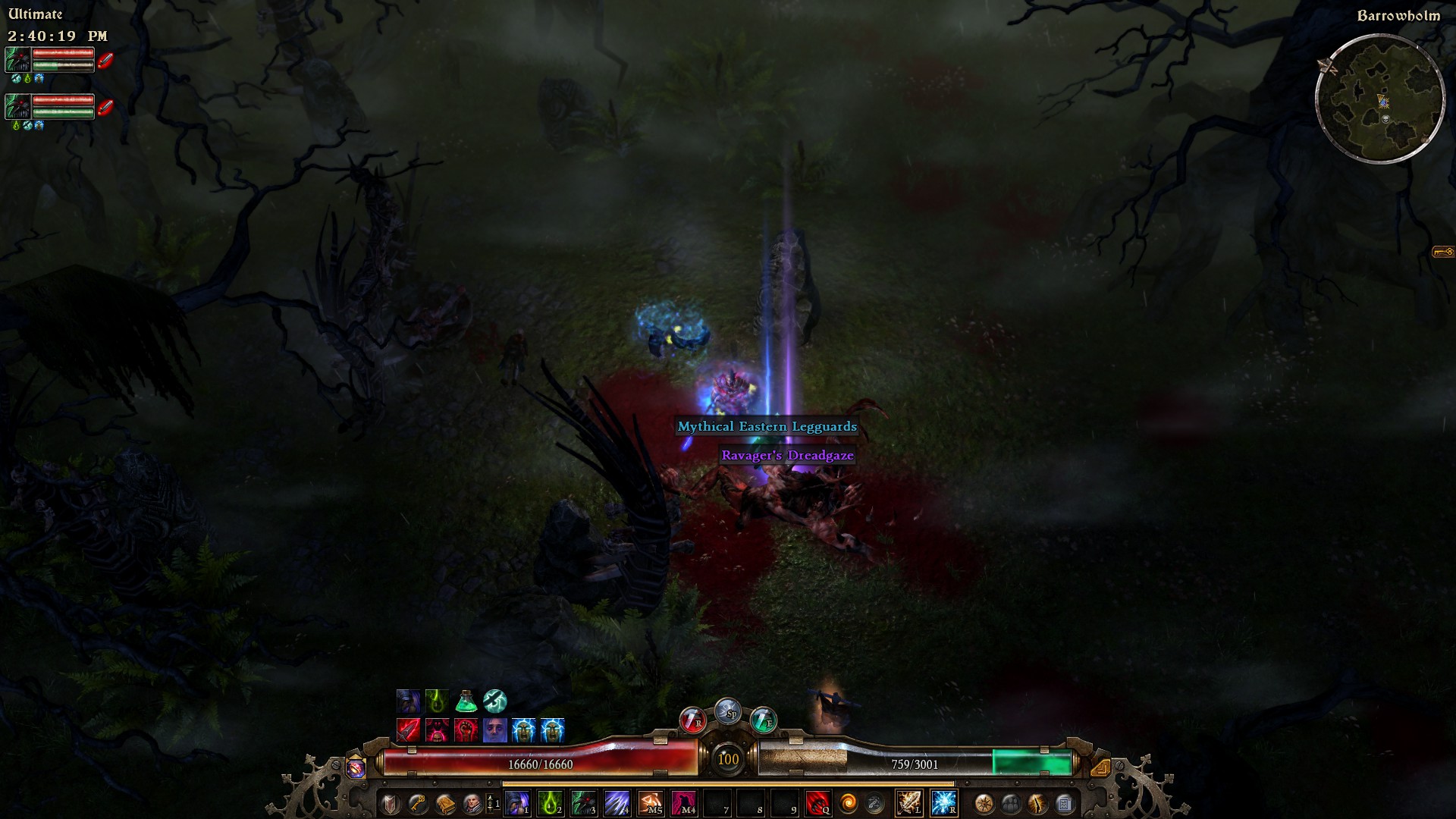Image resolution: width=1456 pixels, height=819 pixels.
Task: Click the compass star button in bottom bar
Action: [984, 803]
